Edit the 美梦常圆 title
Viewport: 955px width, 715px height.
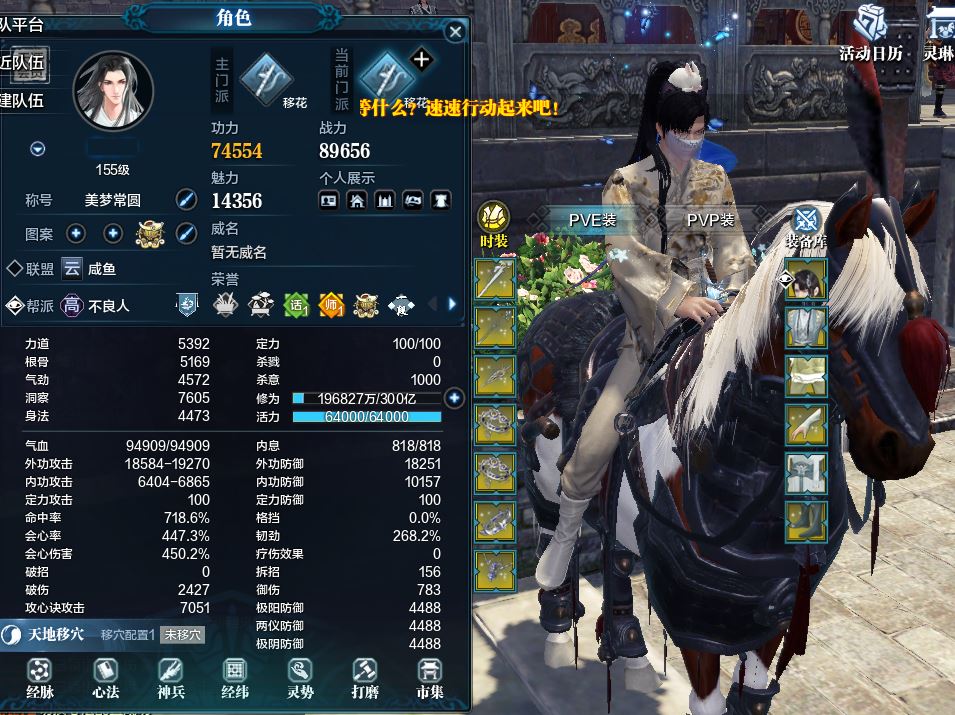click(x=186, y=199)
